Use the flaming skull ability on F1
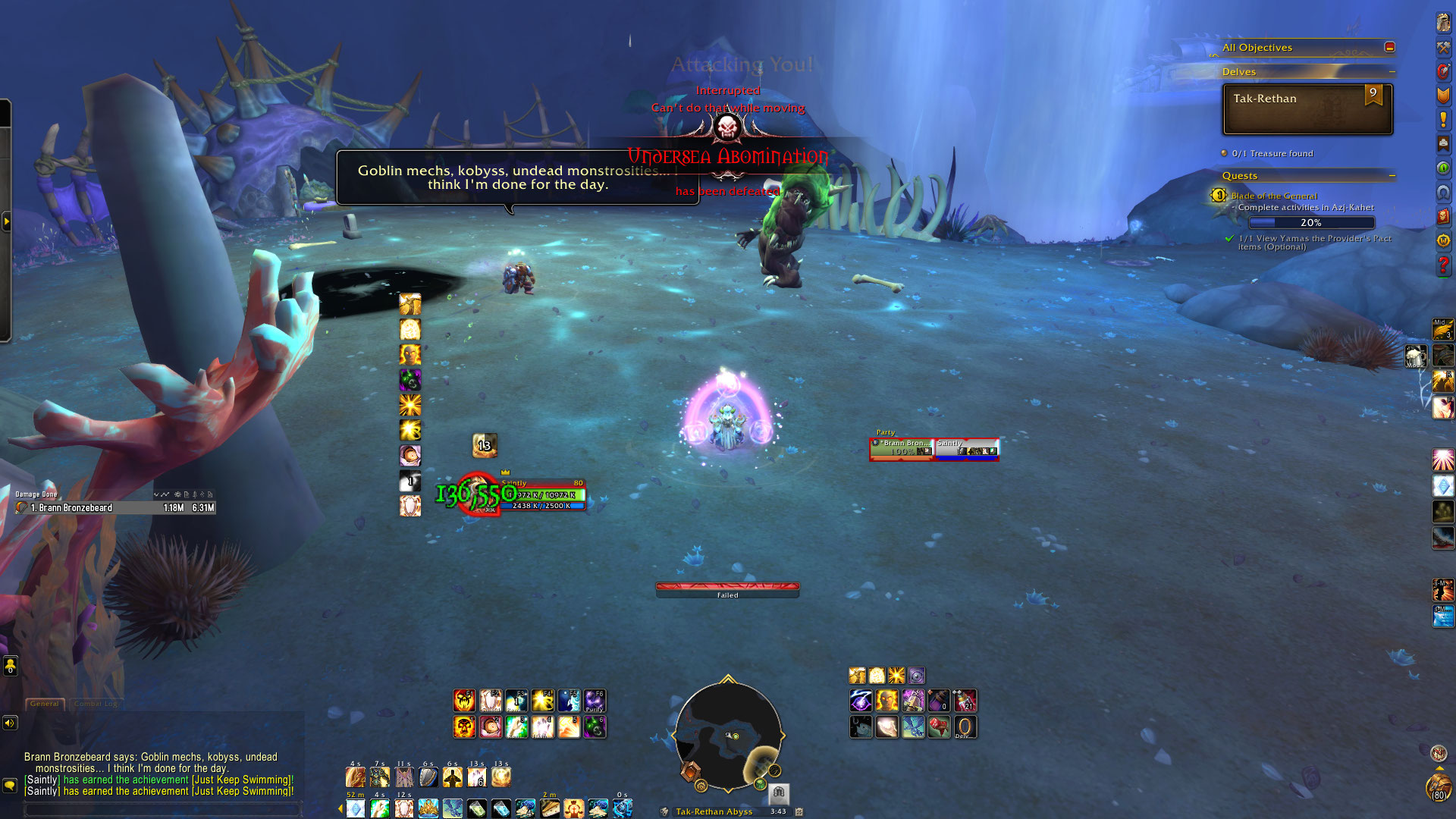This screenshot has height=819, width=1456. (464, 701)
